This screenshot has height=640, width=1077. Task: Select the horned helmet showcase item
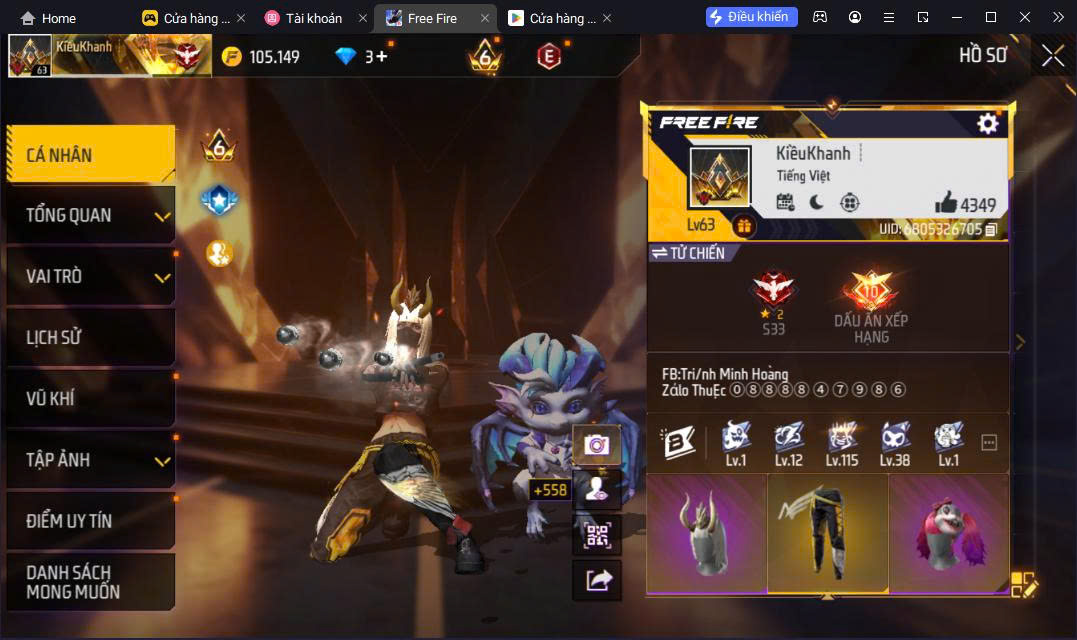706,533
